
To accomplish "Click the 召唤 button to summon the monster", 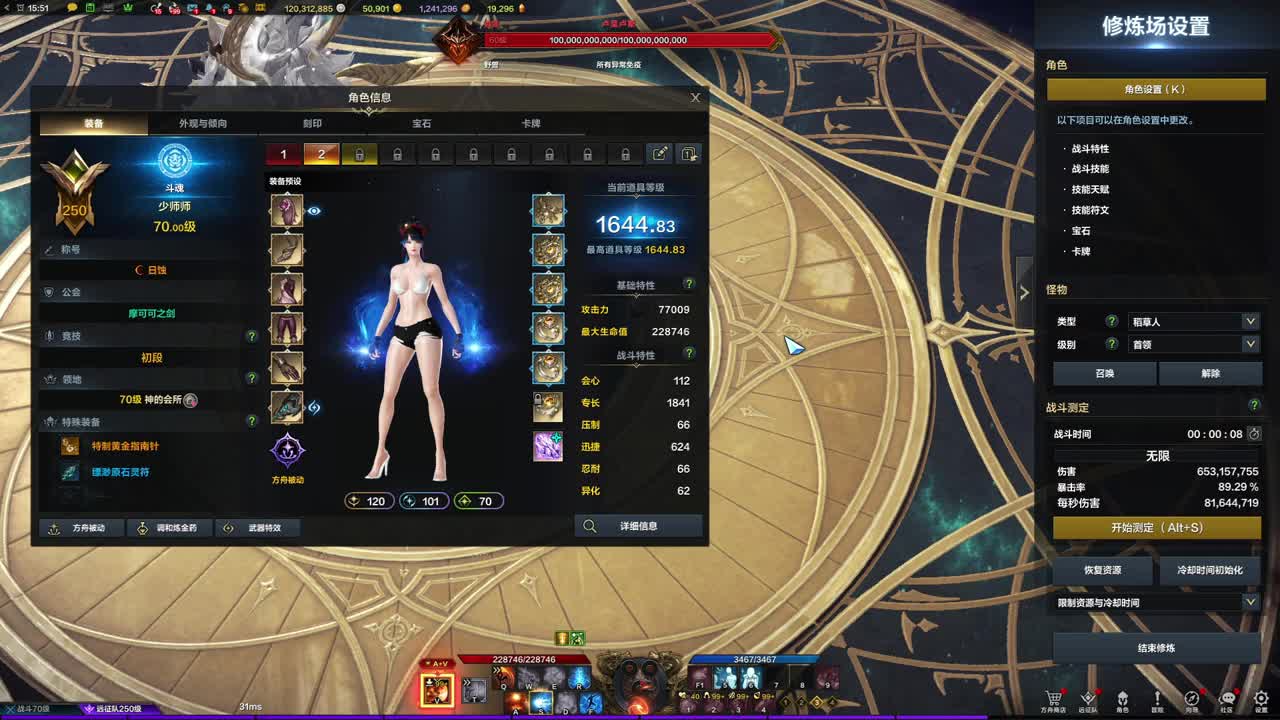I will [x=1104, y=373].
